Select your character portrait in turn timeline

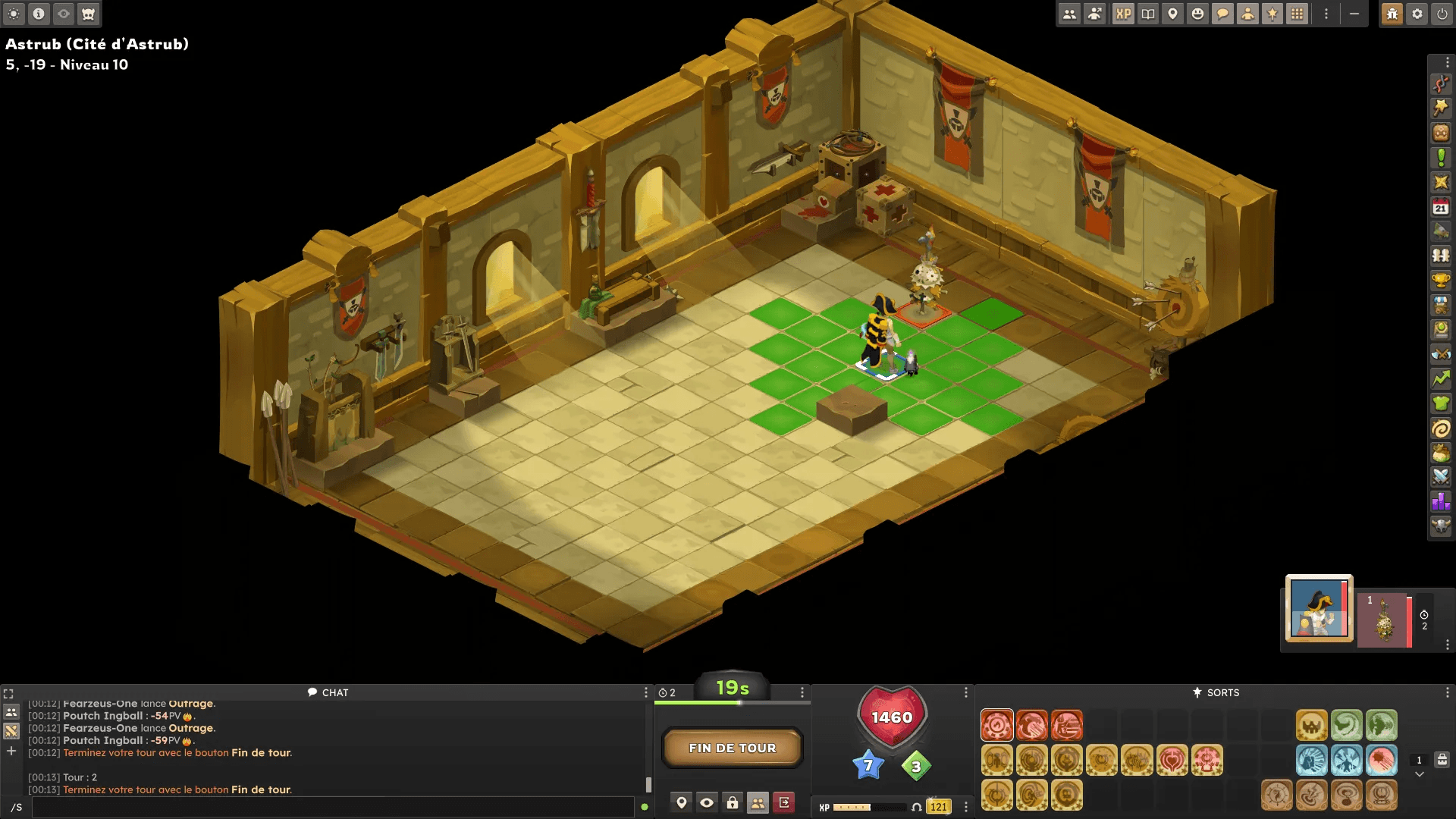[1319, 608]
